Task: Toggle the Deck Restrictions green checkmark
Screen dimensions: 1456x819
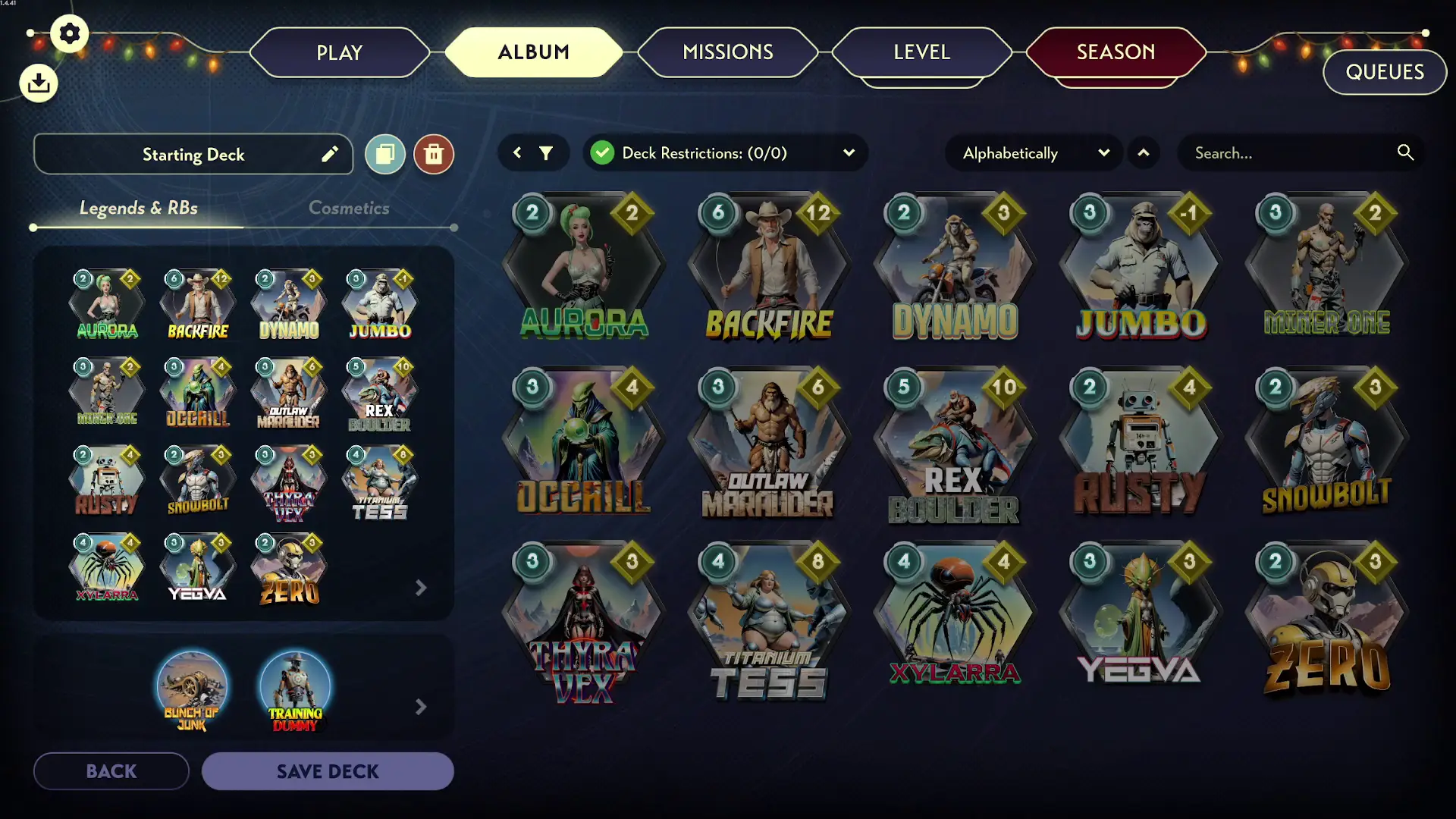Action: click(x=602, y=152)
